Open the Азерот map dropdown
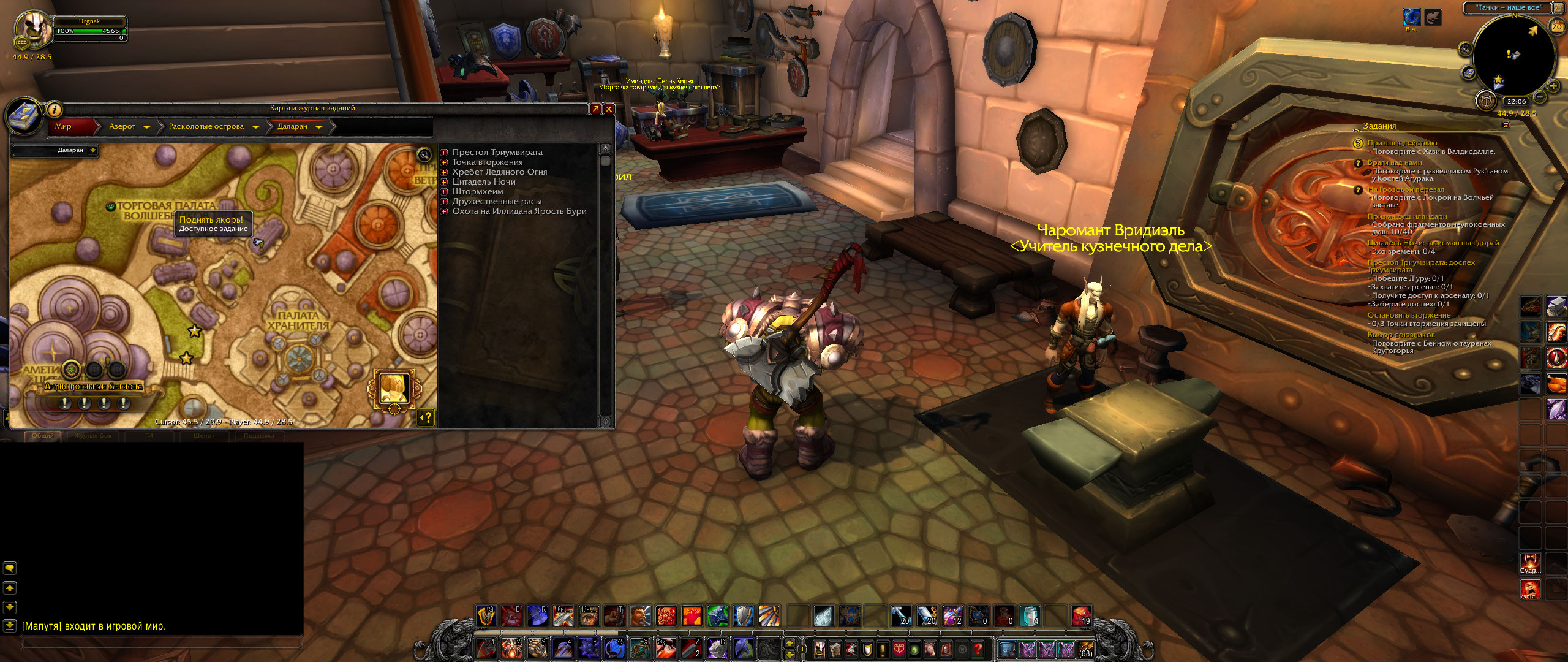The image size is (1568, 662). 146,127
